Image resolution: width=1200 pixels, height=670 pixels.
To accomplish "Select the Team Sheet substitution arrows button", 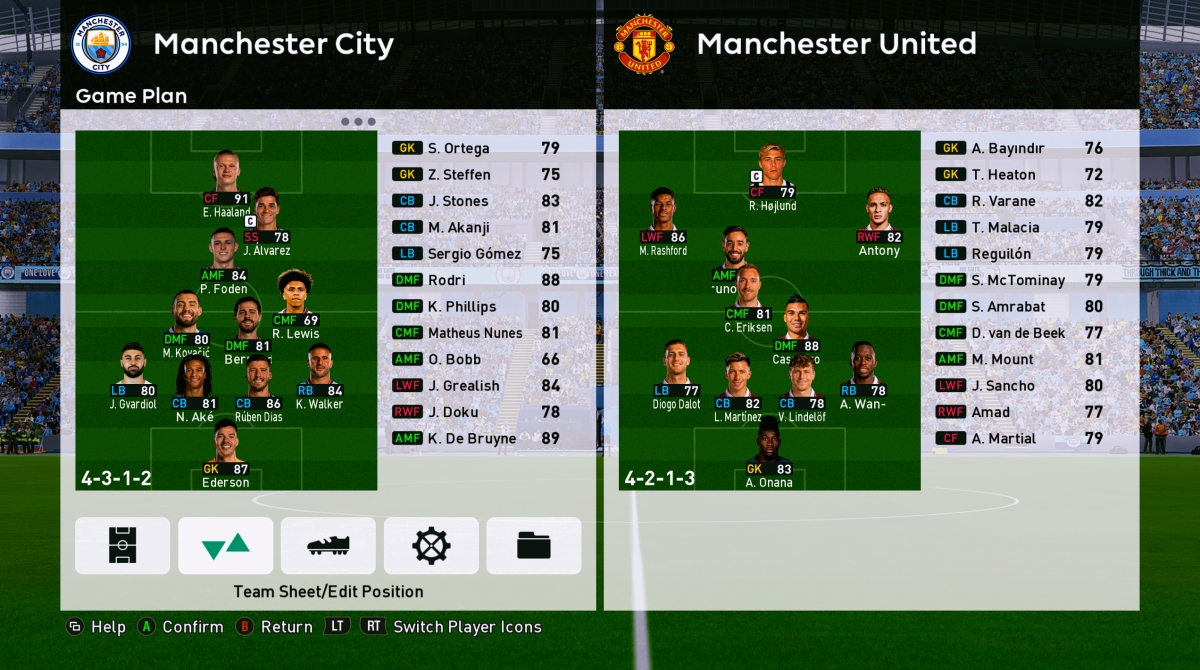I will [225, 545].
